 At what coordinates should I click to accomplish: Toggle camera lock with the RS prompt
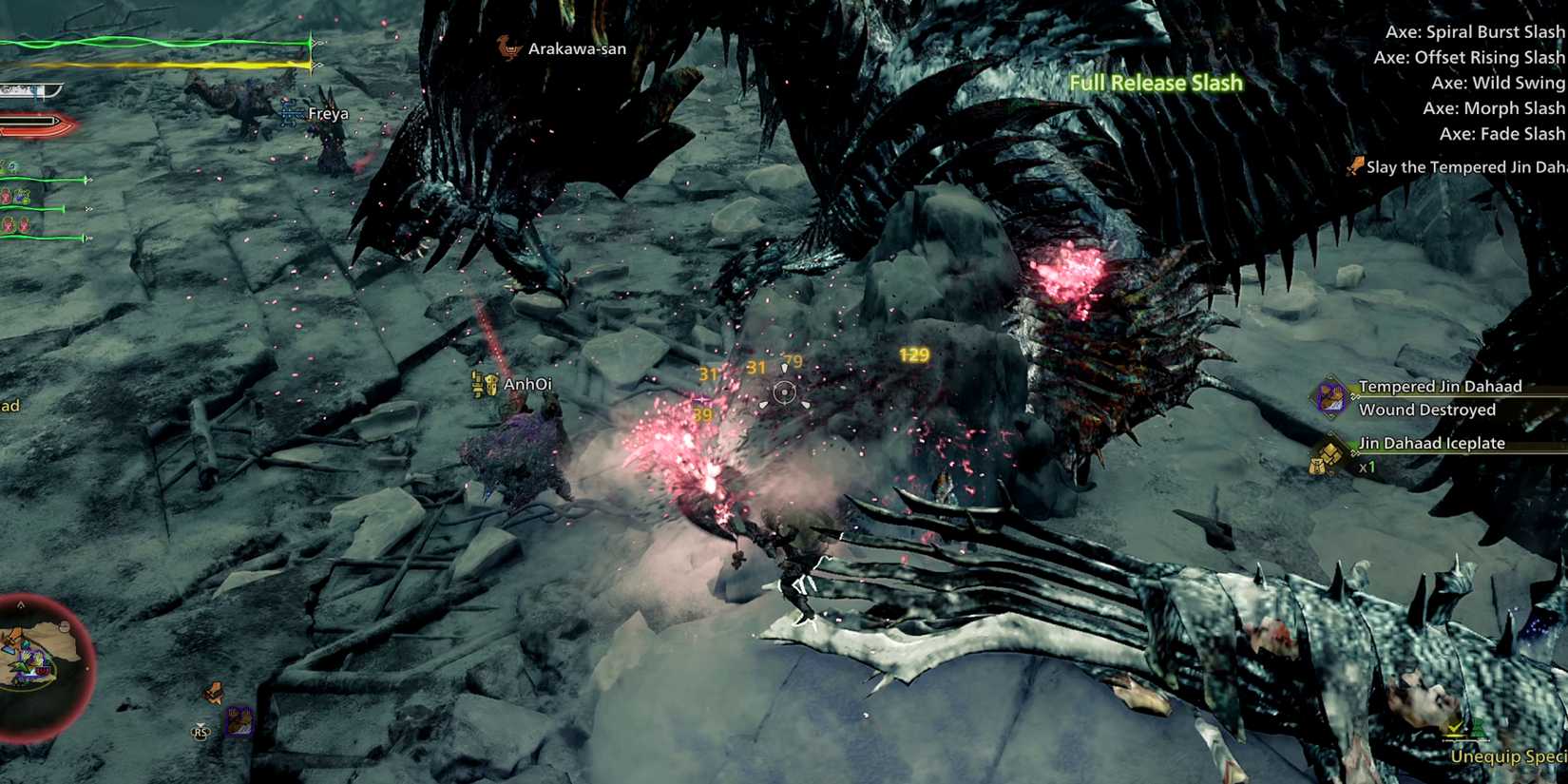201,732
